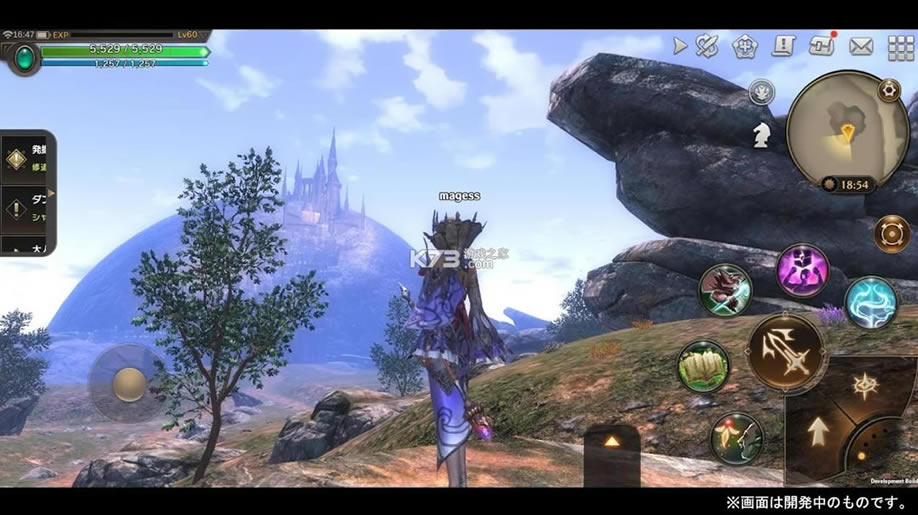Image resolution: width=918 pixels, height=515 pixels.
Task: Open the treasure chest icon with red dot
Action: tap(822, 46)
